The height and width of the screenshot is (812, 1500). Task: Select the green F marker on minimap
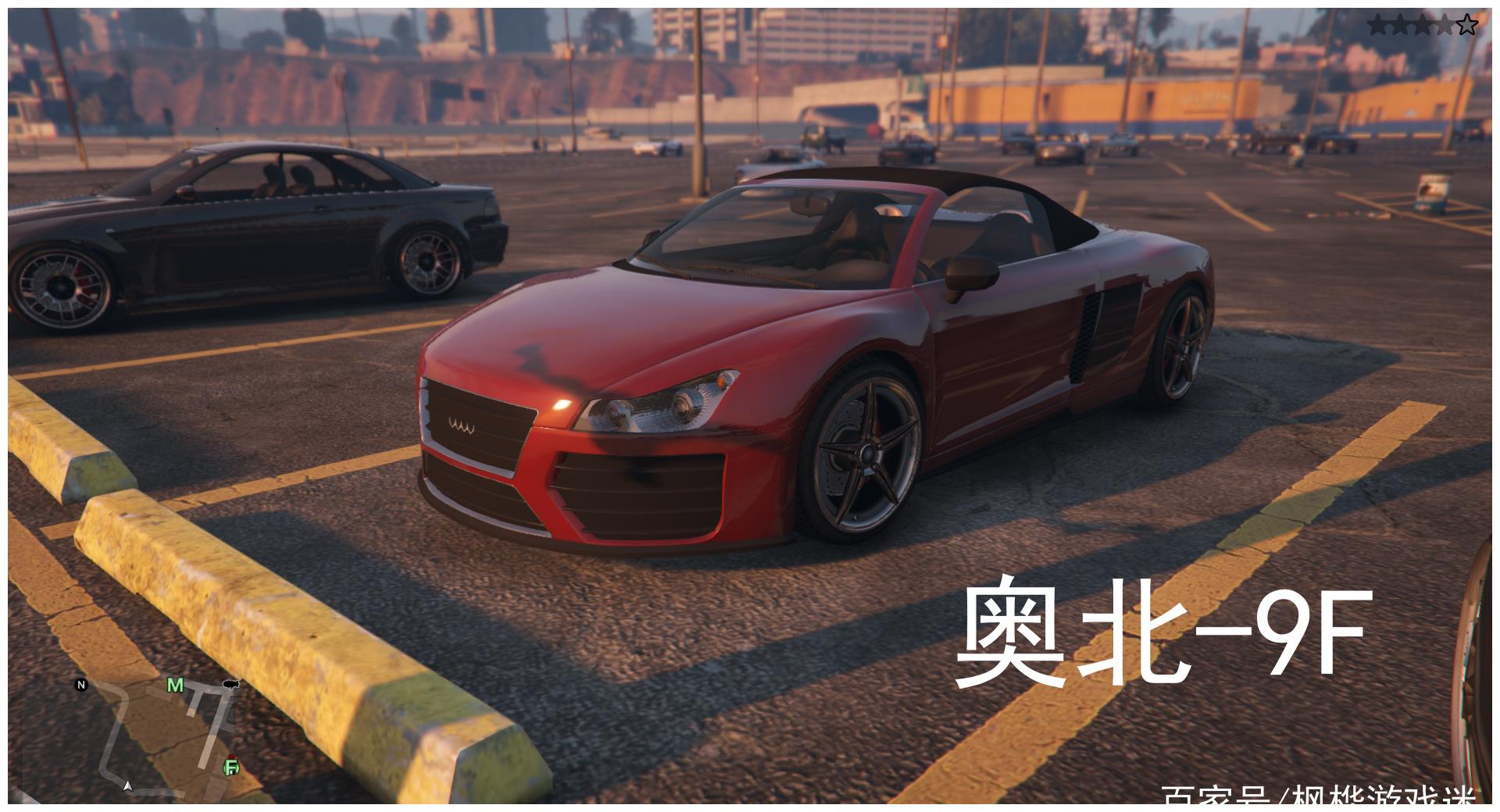pos(231,767)
